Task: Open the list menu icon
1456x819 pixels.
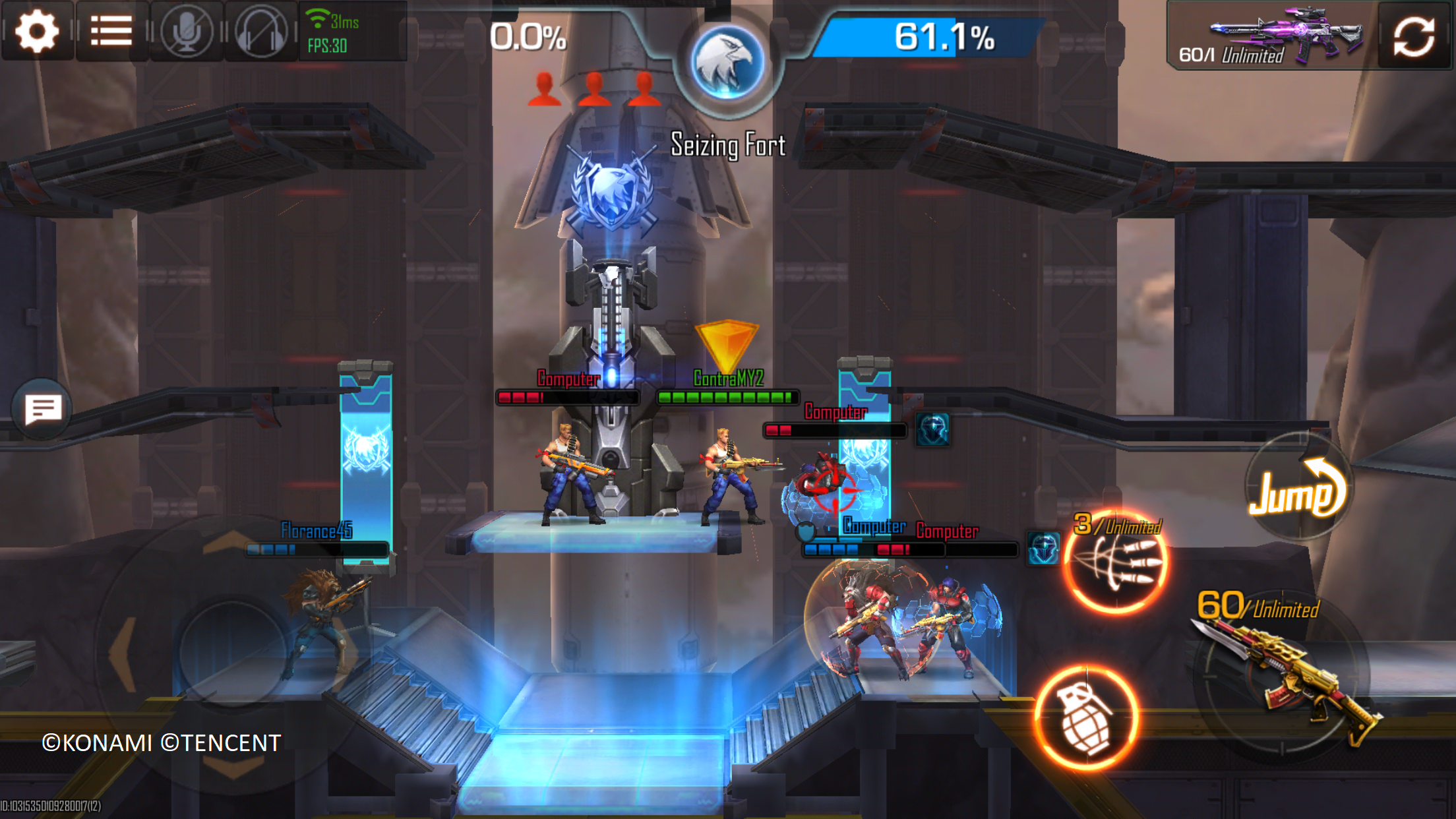Action: pos(111,31)
